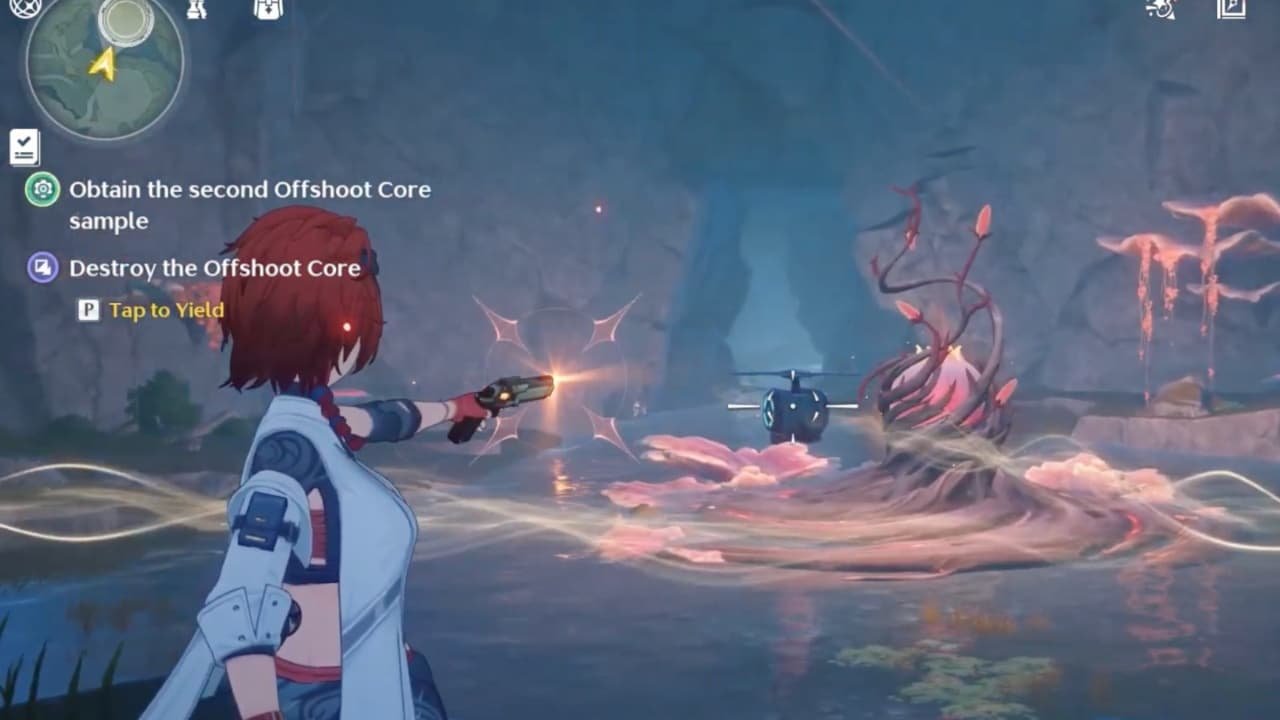The width and height of the screenshot is (1280, 720).
Task: Click the P key prompt
Action: coord(89,311)
